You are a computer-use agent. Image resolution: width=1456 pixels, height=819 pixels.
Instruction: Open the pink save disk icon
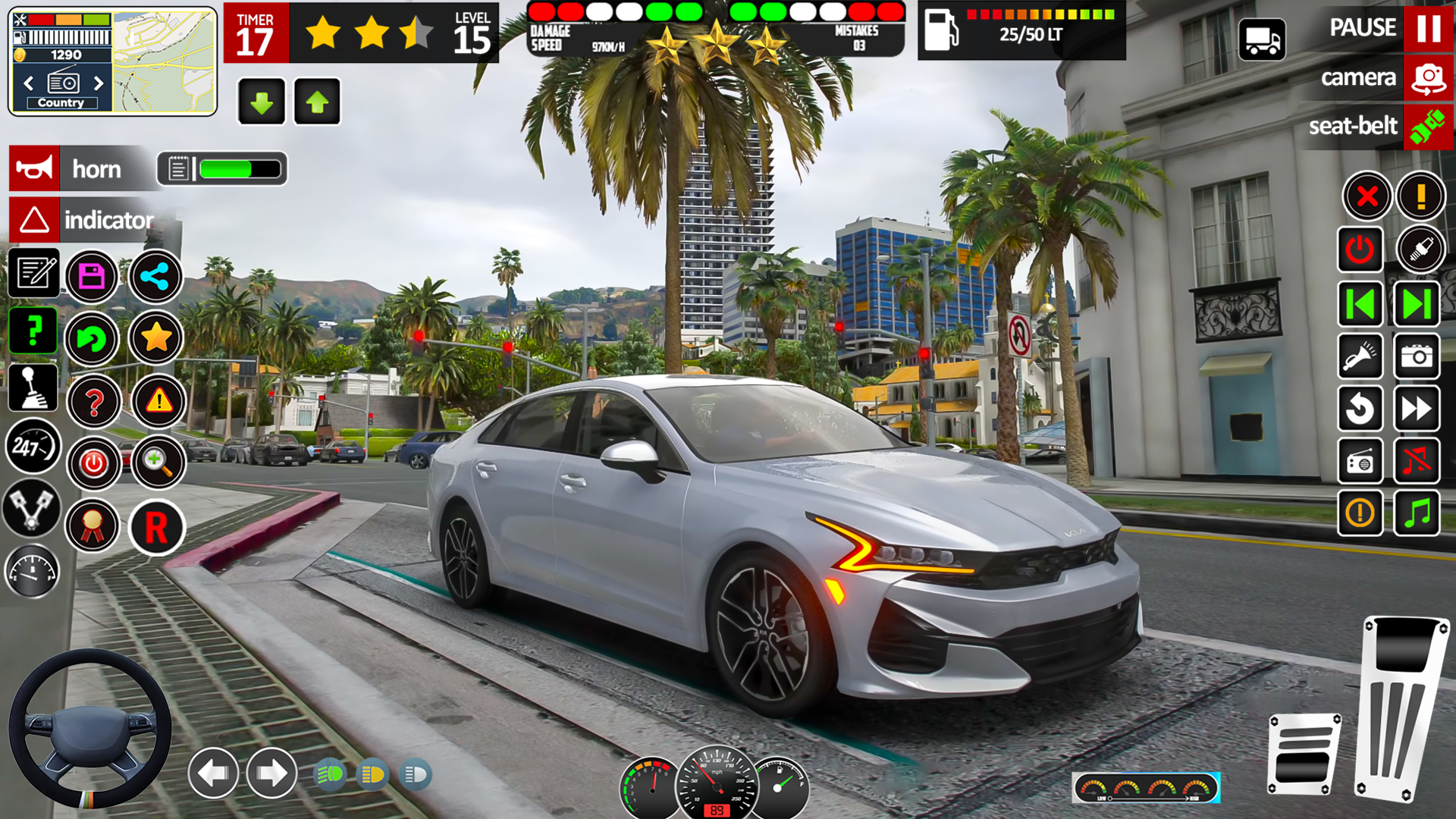92,276
